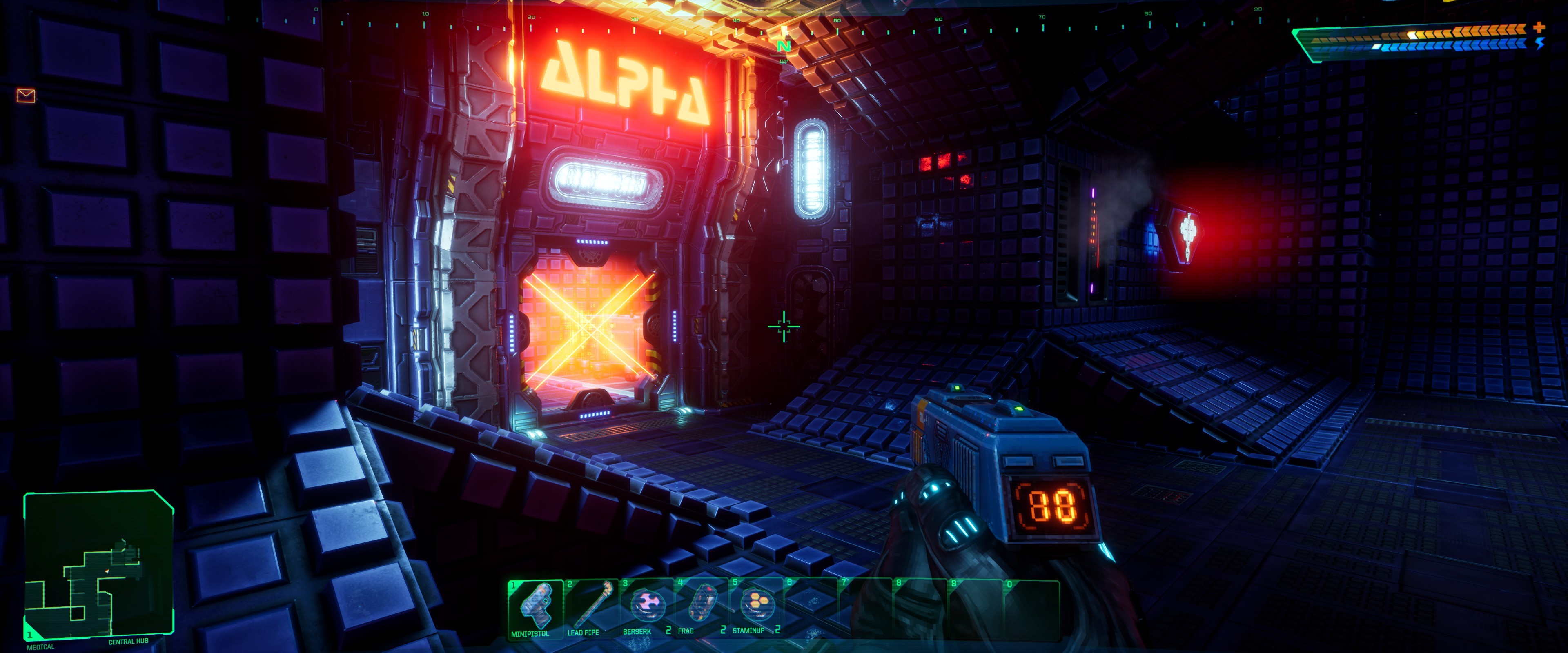This screenshot has height=653, width=1568.
Task: Click the N marker on the compass strip
Action: pyautogui.click(x=784, y=46)
